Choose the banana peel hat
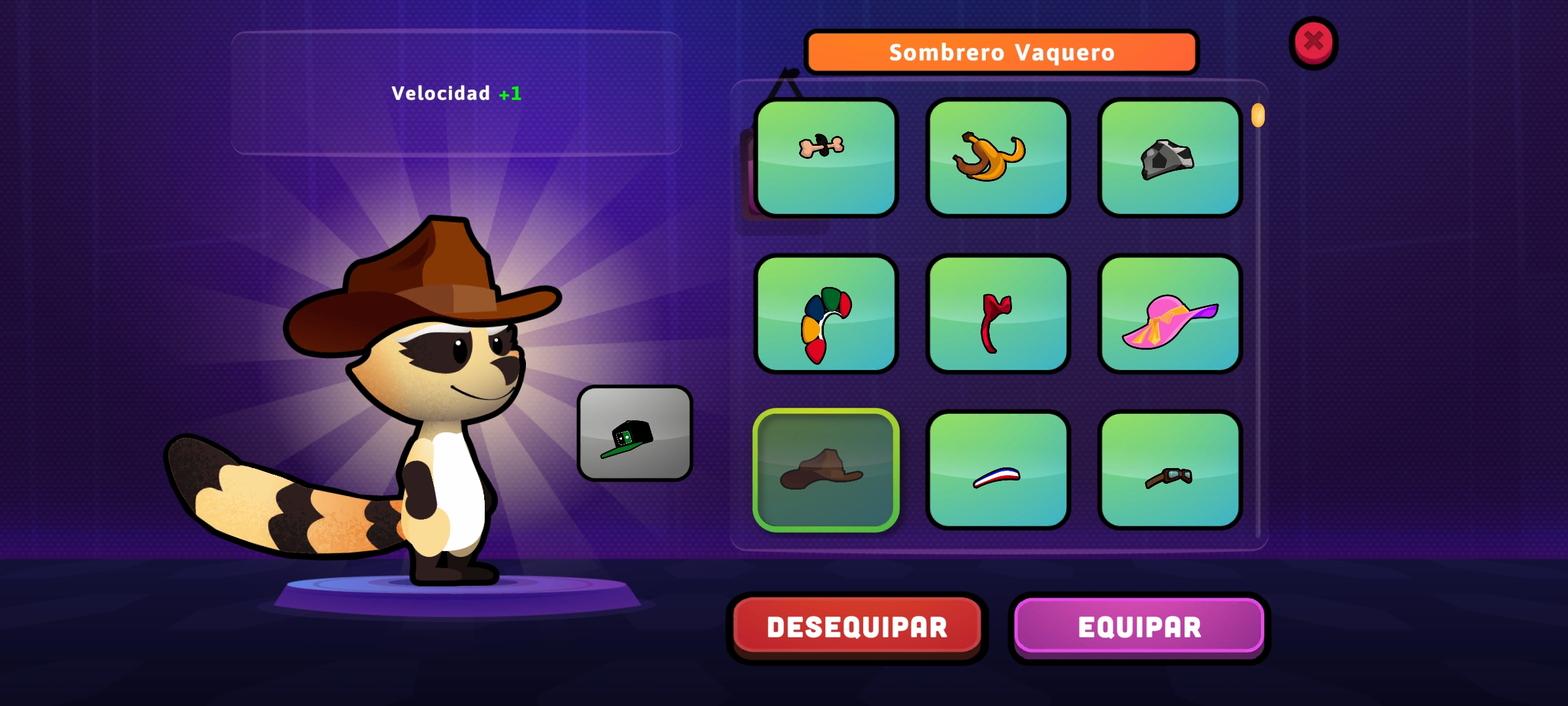The width and height of the screenshot is (1568, 706). (998, 158)
